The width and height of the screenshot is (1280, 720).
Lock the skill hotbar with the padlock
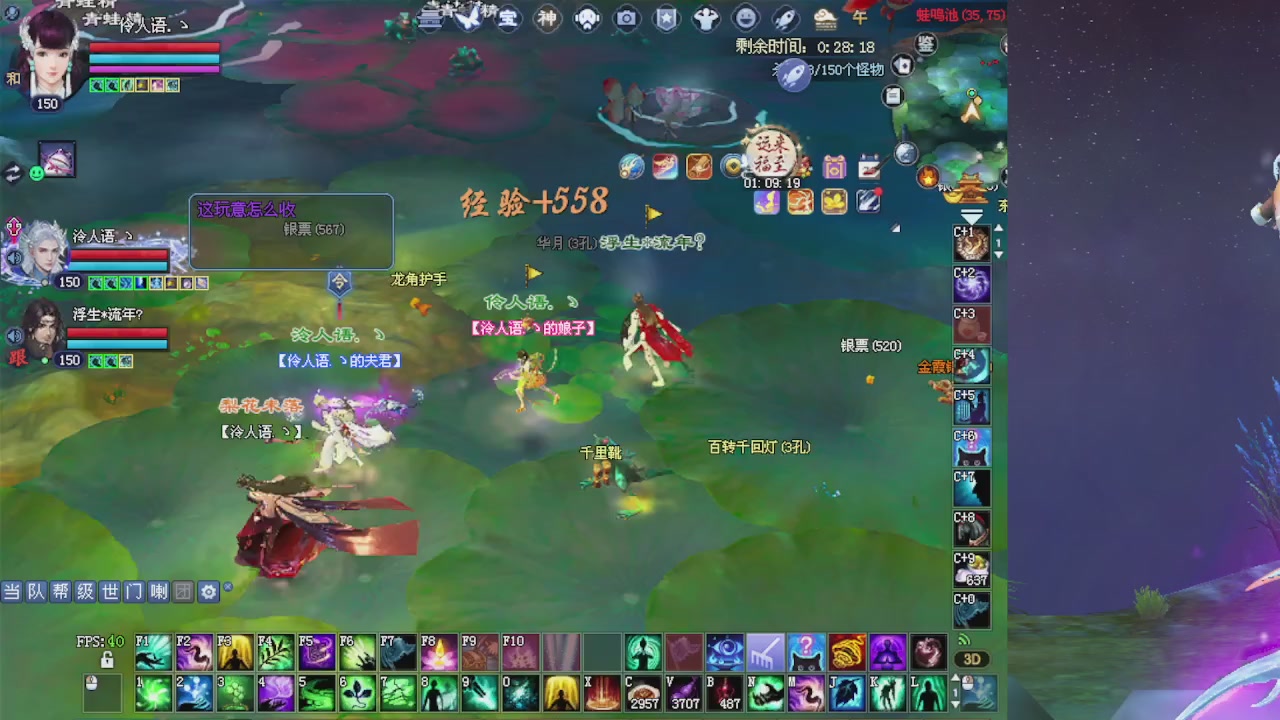pyautogui.click(x=108, y=661)
